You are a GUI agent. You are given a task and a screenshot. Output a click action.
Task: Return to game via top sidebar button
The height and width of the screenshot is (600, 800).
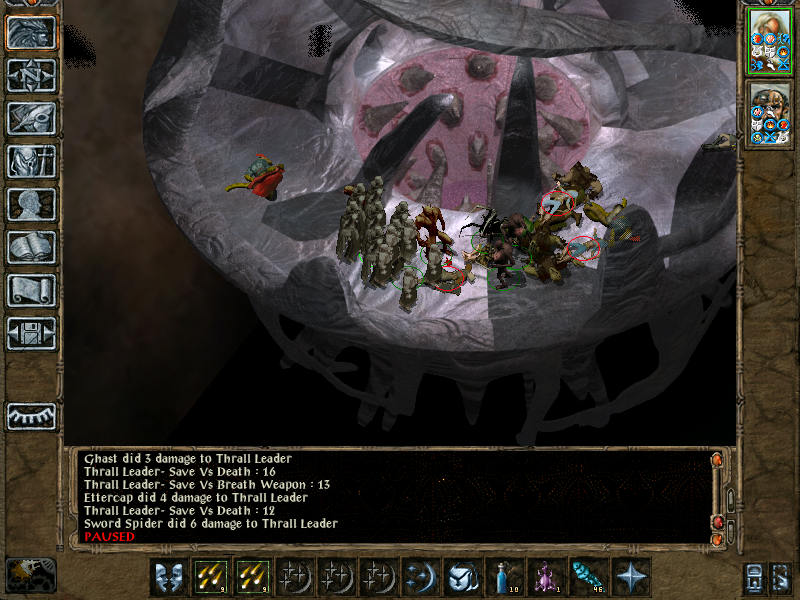pos(31,31)
